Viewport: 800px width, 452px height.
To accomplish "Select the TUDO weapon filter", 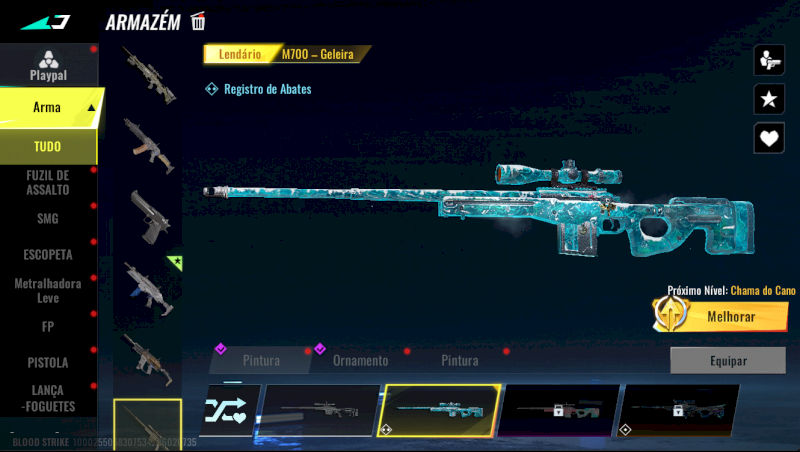I will tap(48, 147).
